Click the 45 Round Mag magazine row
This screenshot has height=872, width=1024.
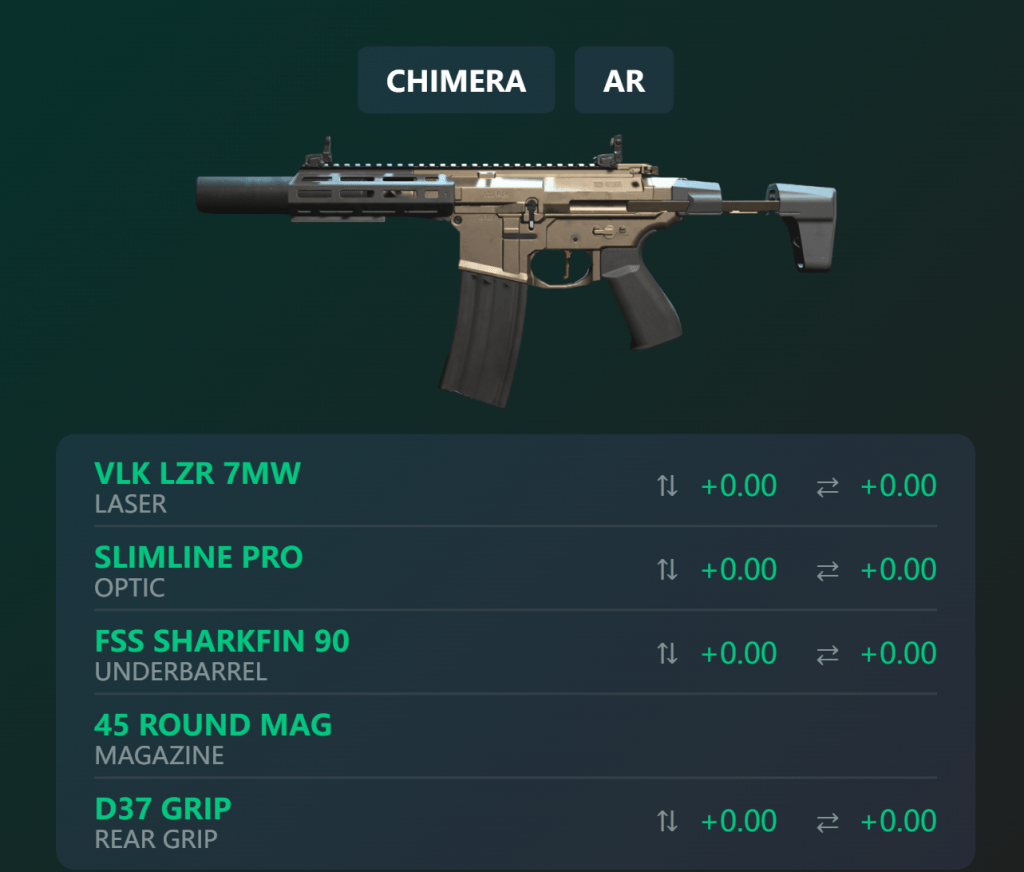[213, 725]
